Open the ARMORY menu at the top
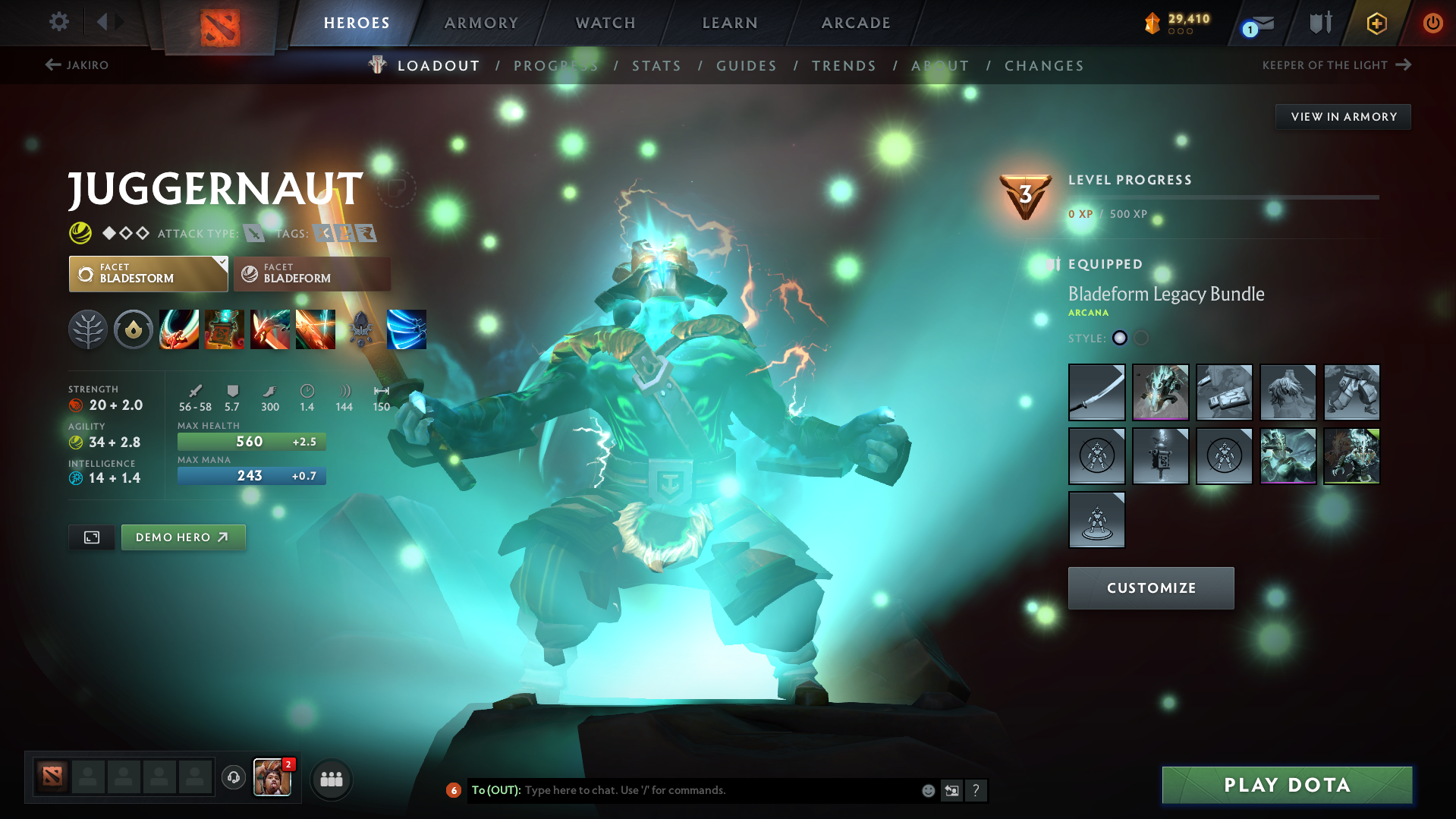1456x819 pixels. [x=481, y=22]
